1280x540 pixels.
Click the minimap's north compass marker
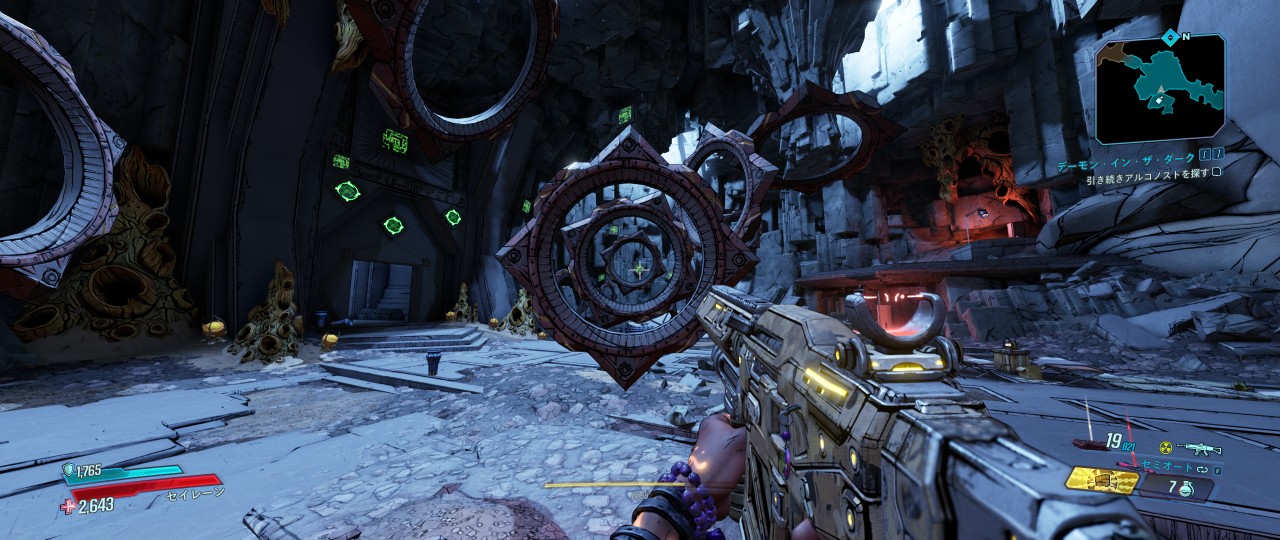pos(1170,36)
